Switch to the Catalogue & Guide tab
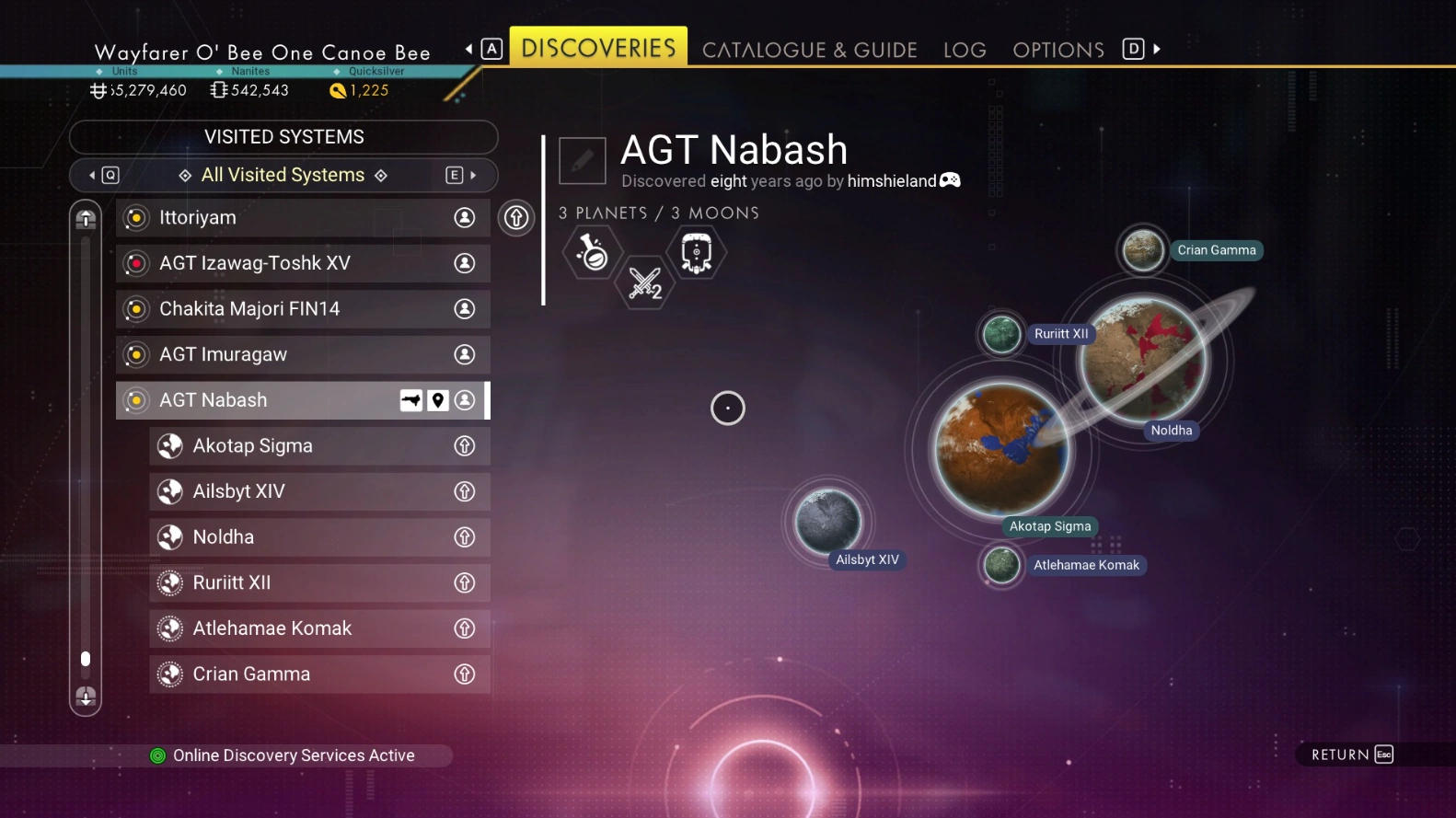The height and width of the screenshot is (818, 1456). 809,50
